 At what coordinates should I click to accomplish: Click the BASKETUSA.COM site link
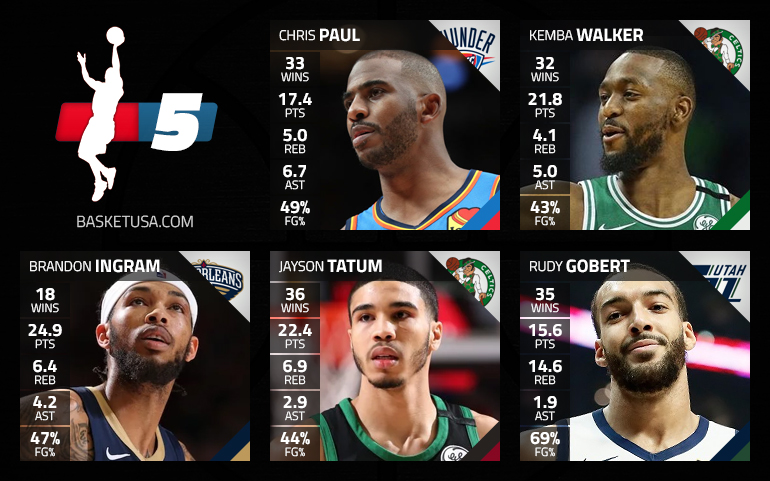tap(134, 221)
